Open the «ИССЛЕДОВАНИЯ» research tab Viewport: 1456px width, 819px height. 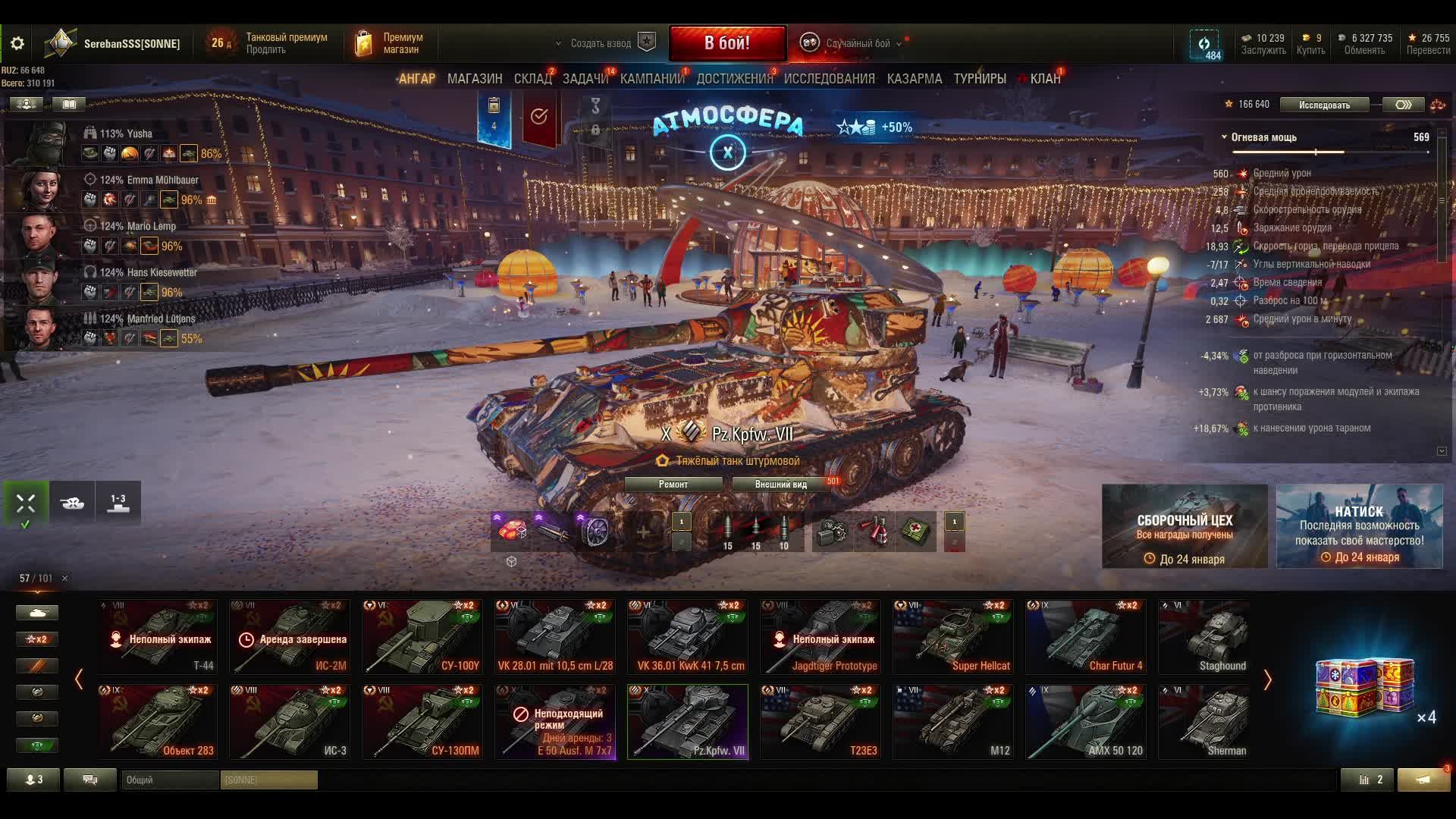[829, 79]
